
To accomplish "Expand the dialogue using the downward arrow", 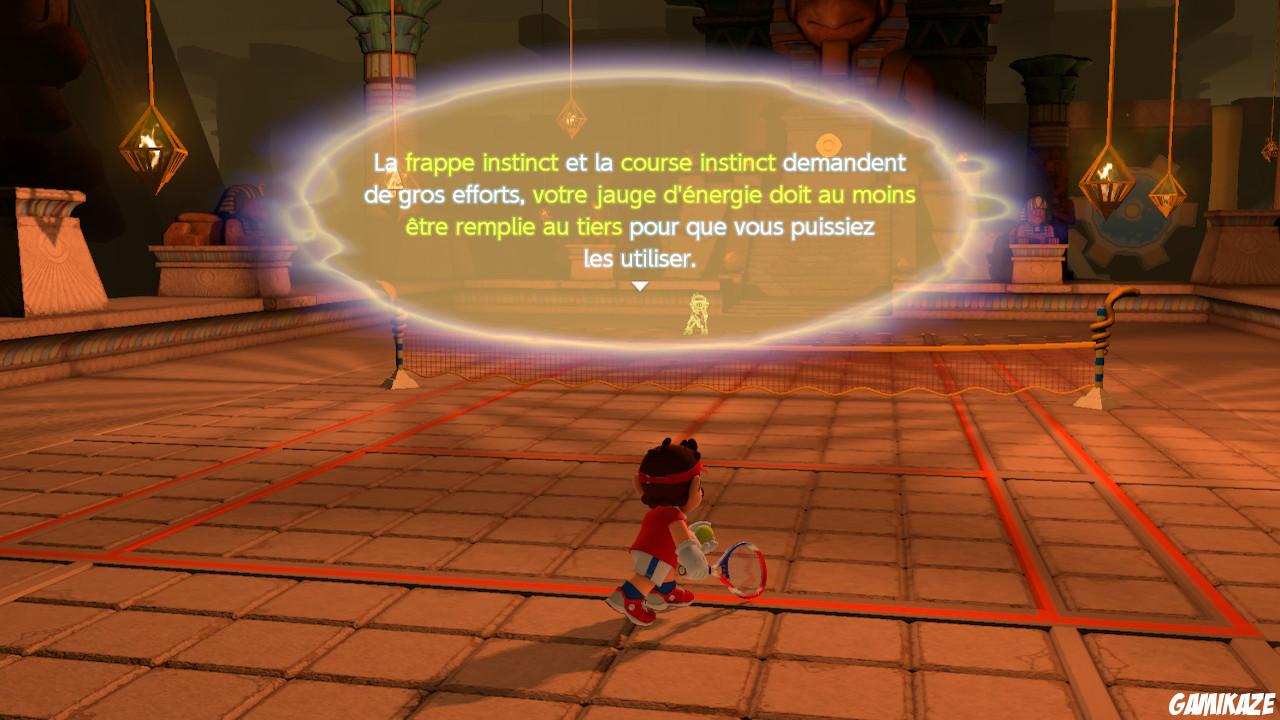I will click(x=640, y=286).
